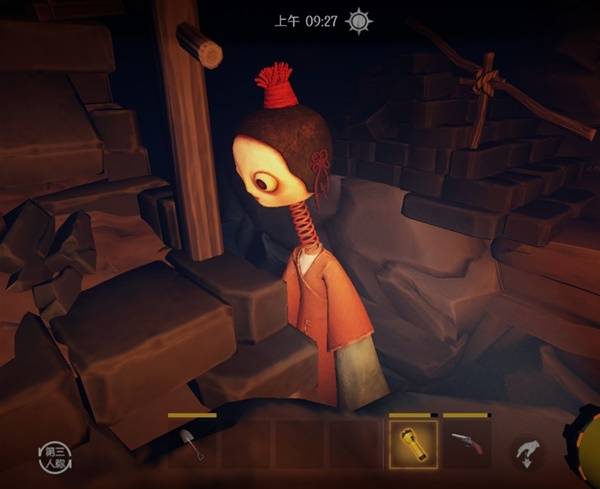
Task: Select the yellow flashlight slot
Action: [x=413, y=444]
